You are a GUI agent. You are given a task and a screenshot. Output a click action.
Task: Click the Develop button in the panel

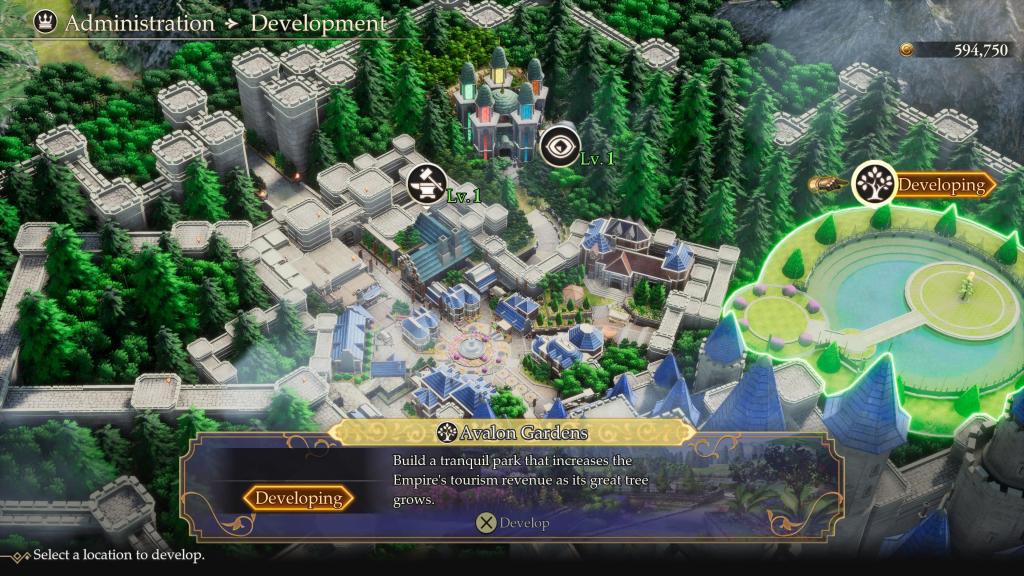pos(512,522)
